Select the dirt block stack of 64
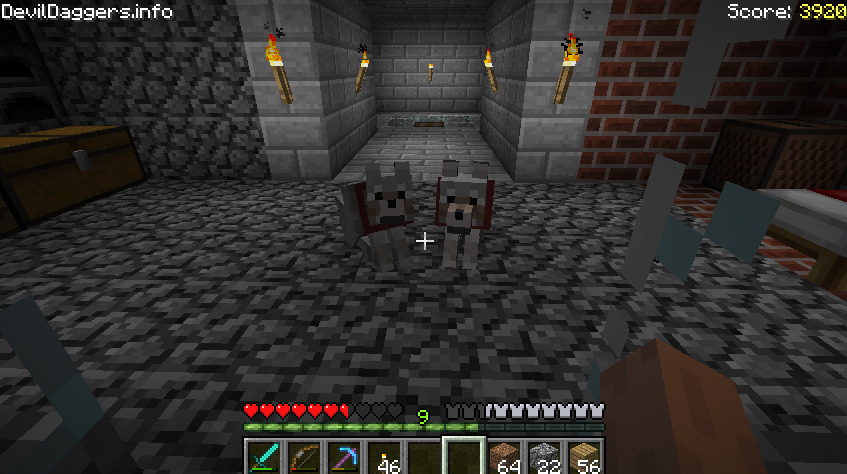This screenshot has height=474, width=847. [505, 458]
